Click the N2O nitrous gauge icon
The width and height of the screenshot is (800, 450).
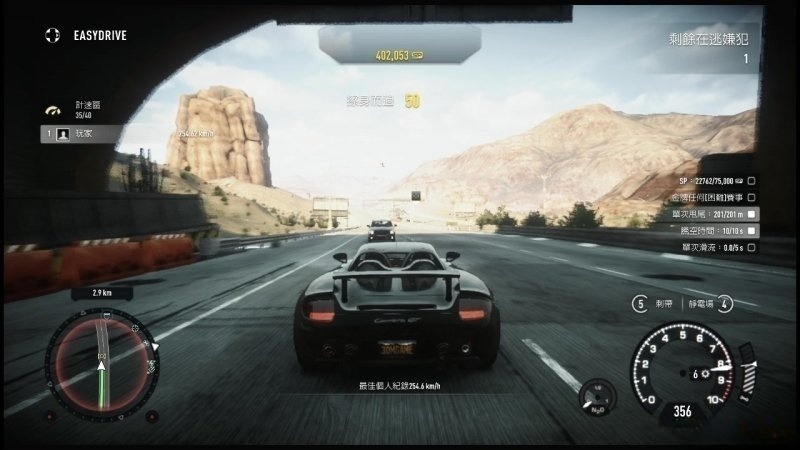coord(598,396)
